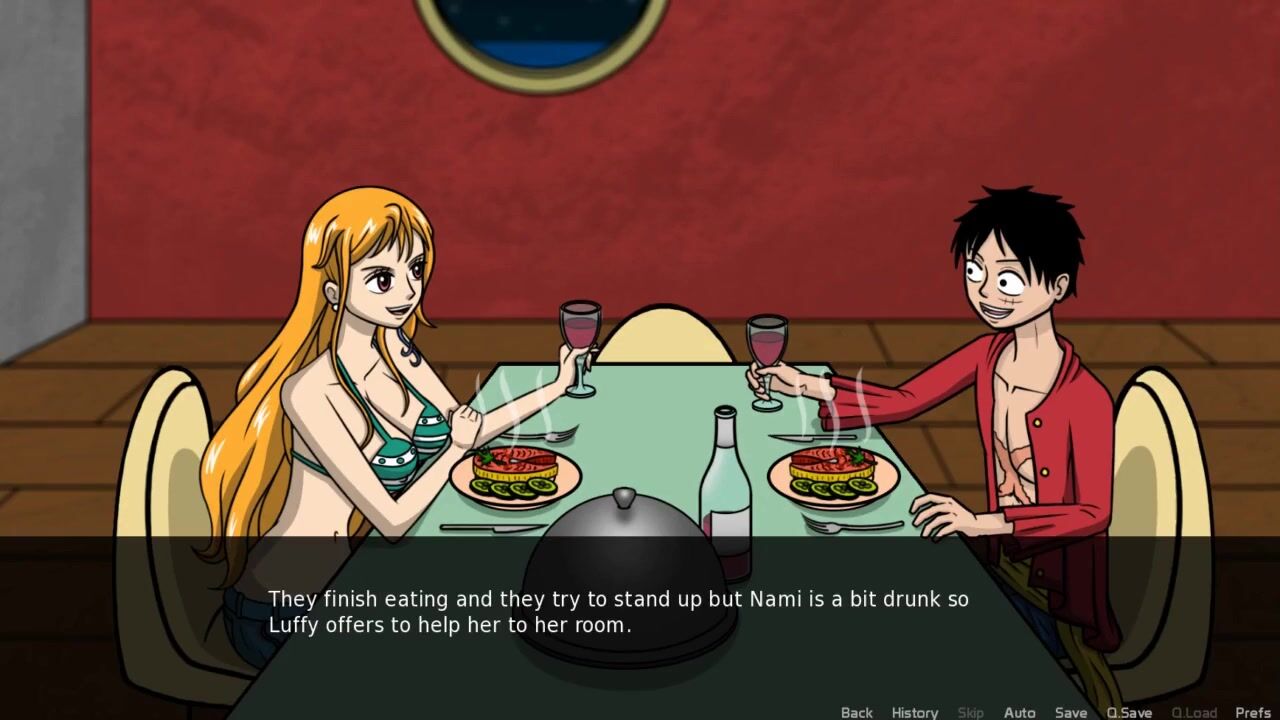Open the Prefs settings screen

point(1253,712)
